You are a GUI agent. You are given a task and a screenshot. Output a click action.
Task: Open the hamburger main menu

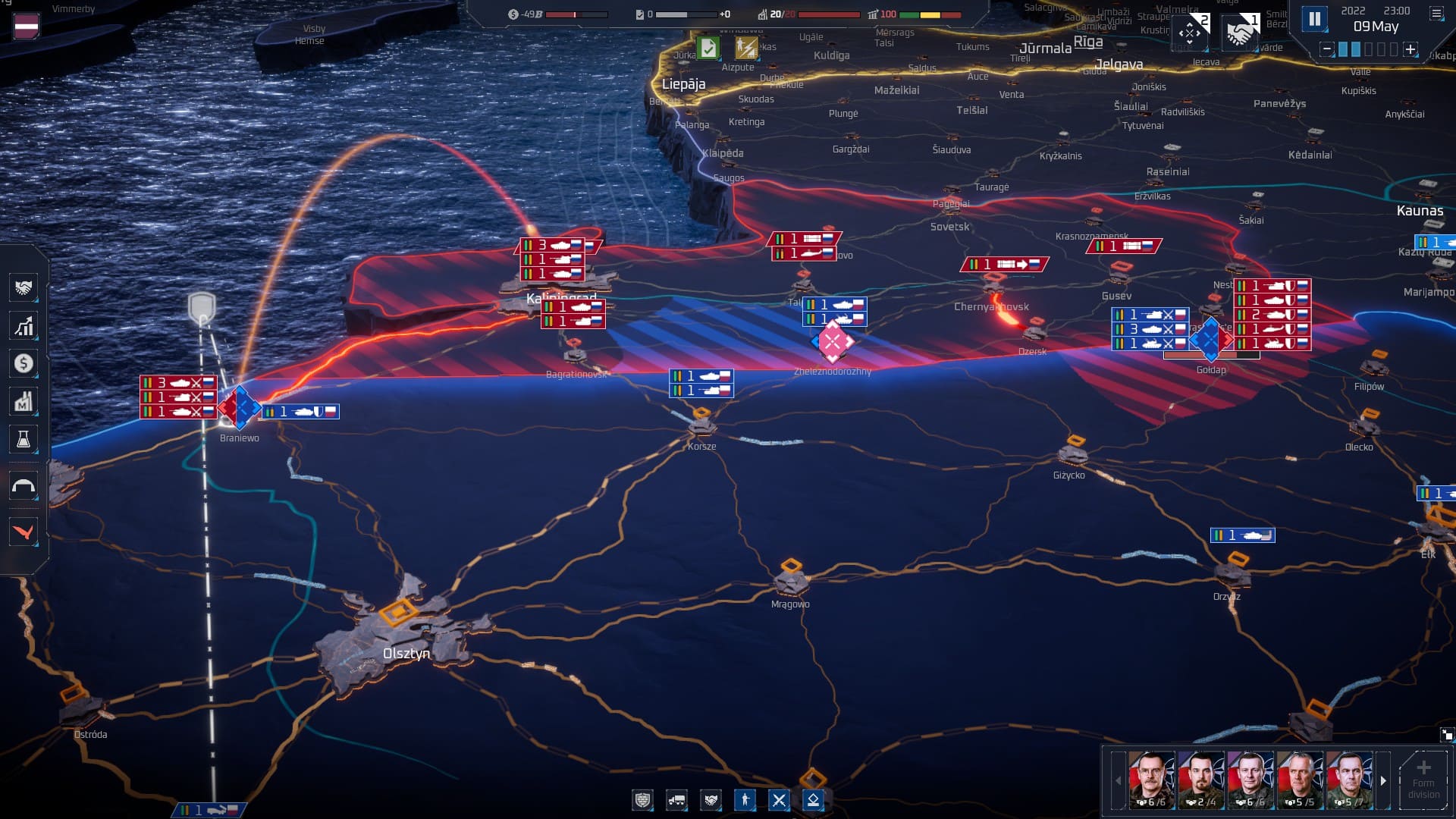click(x=1436, y=14)
